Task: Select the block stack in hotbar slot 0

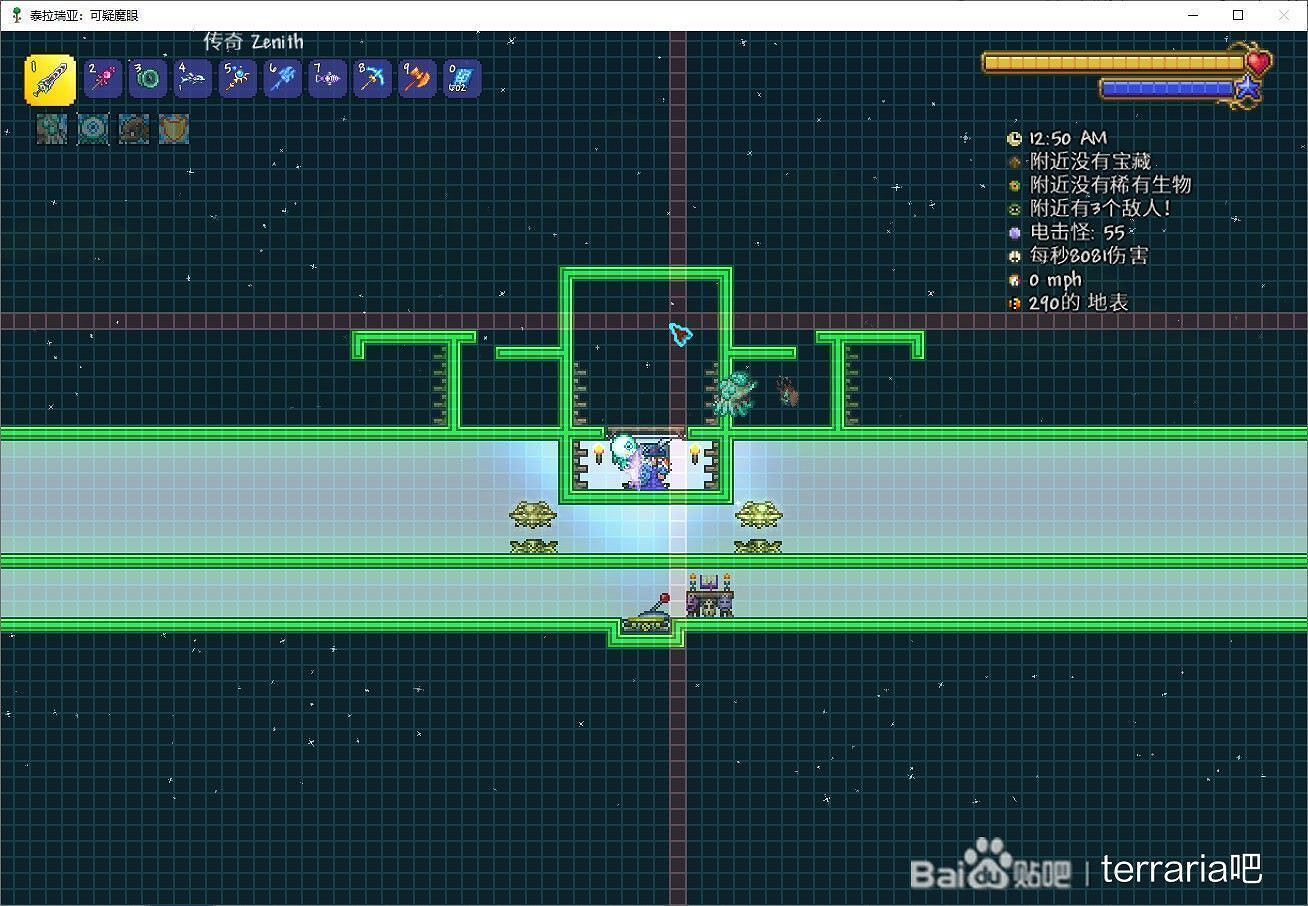Action: tap(461, 79)
